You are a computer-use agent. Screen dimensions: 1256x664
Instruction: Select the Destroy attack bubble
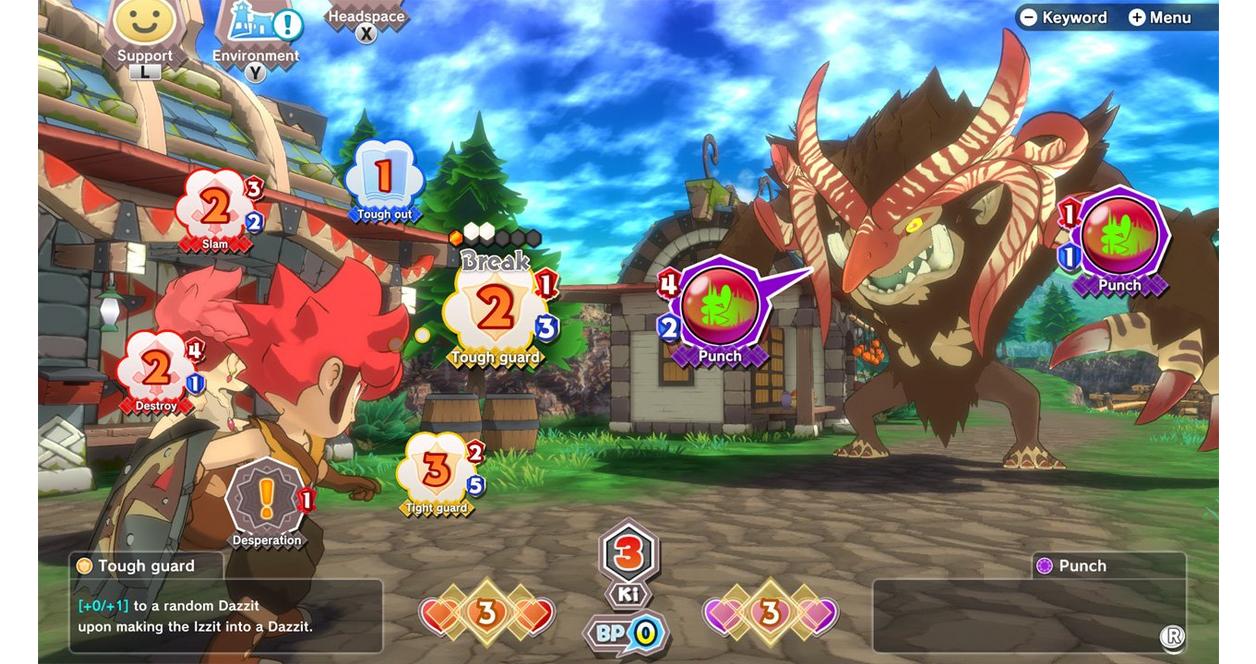point(157,372)
